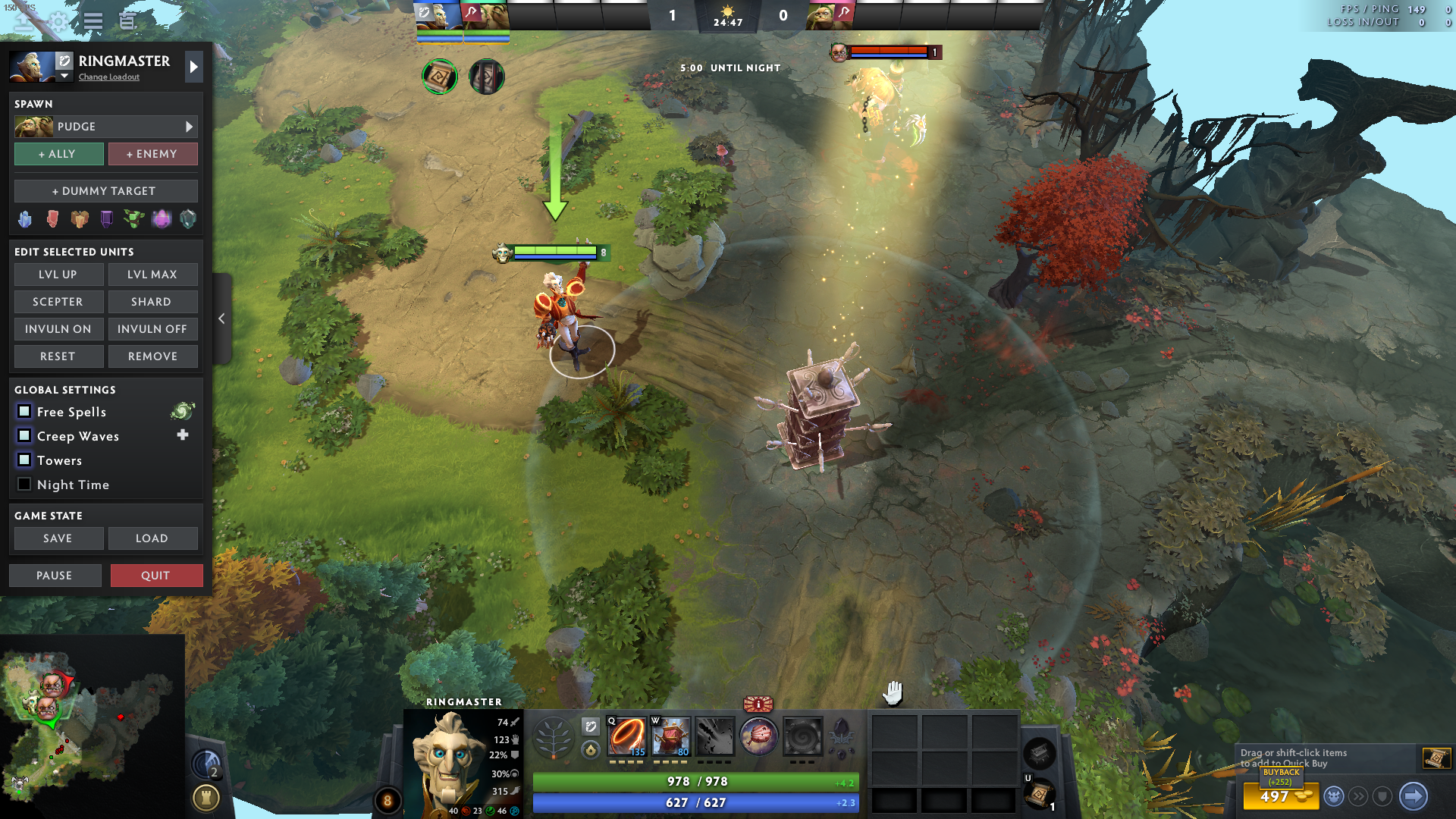Level up the selected unit
The width and height of the screenshot is (1456, 819).
coord(58,275)
